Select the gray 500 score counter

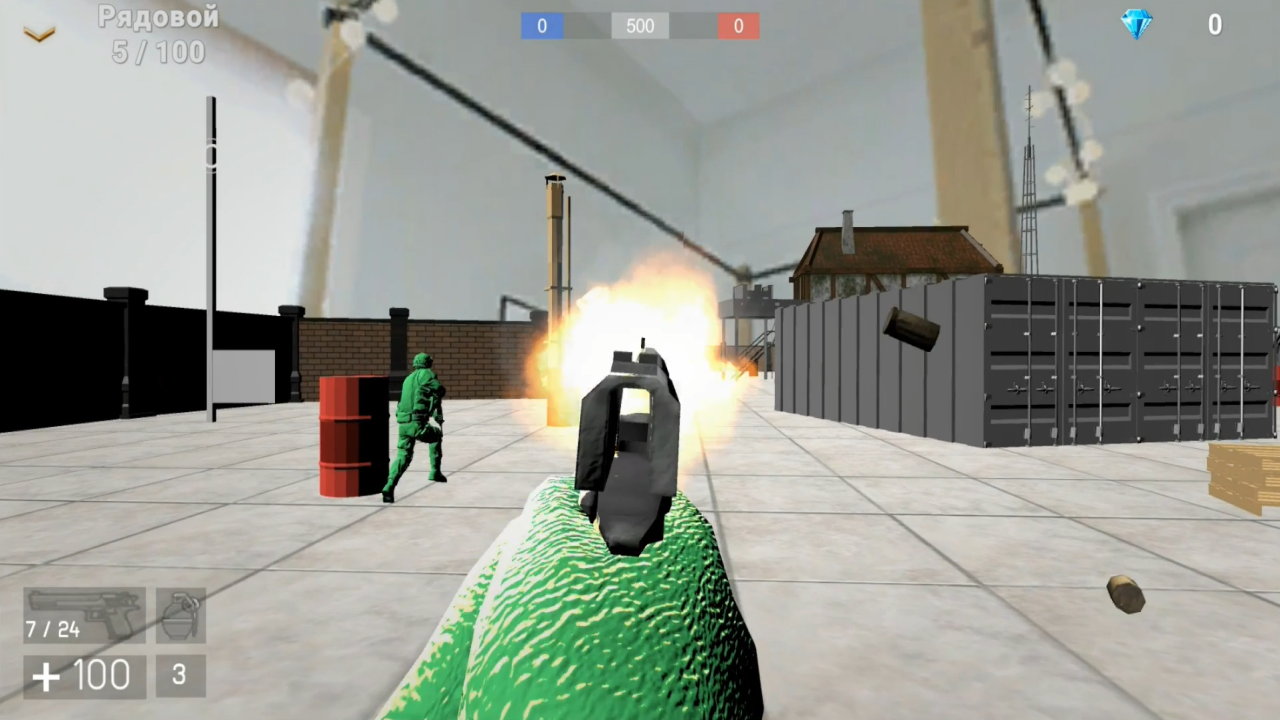[639, 26]
